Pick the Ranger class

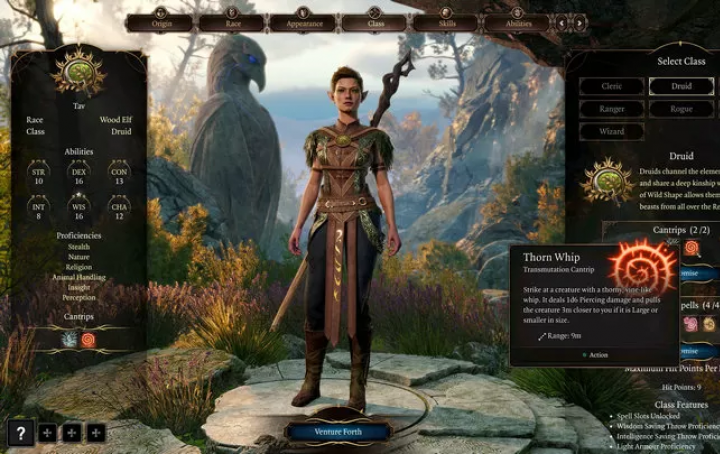click(611, 109)
